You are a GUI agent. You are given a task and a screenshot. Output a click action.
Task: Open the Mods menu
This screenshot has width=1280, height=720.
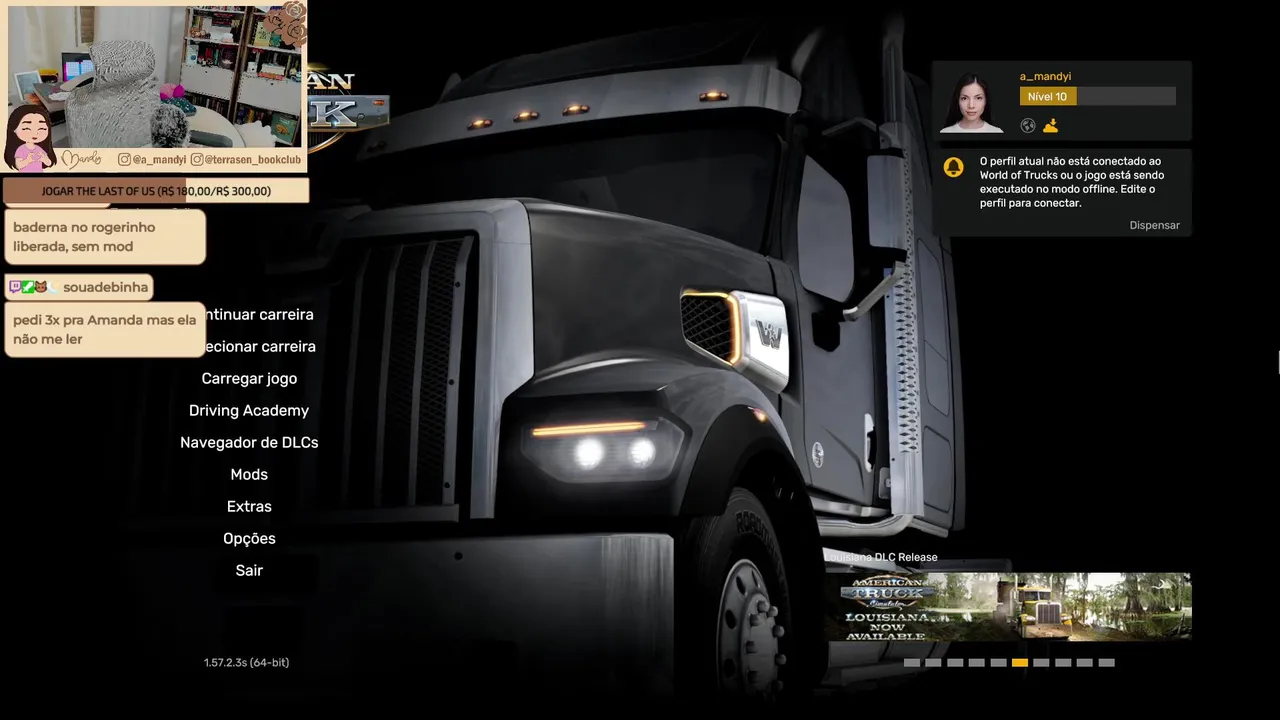coord(249,474)
